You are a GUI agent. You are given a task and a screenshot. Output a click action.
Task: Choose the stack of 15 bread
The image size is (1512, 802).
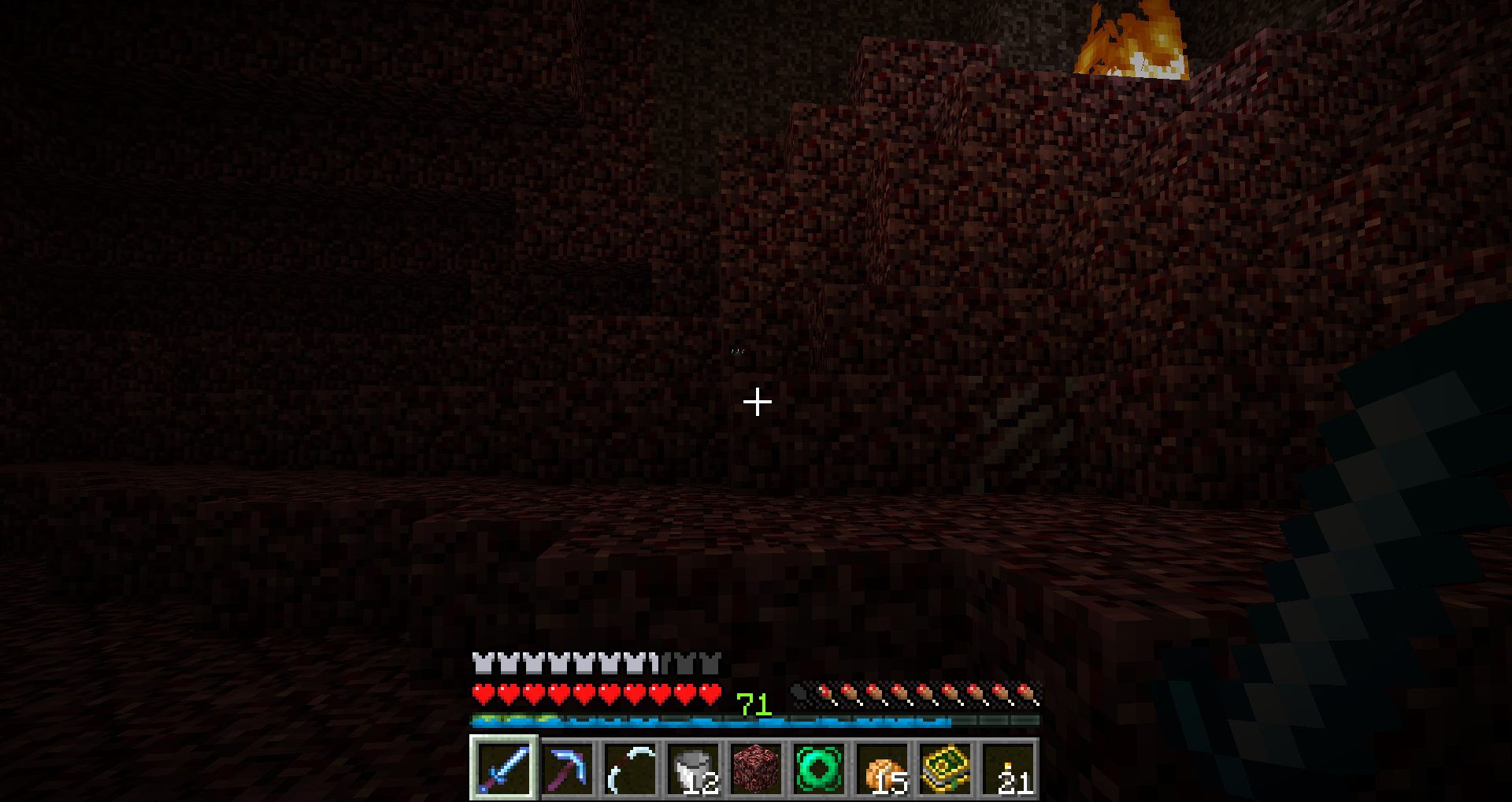(882, 768)
